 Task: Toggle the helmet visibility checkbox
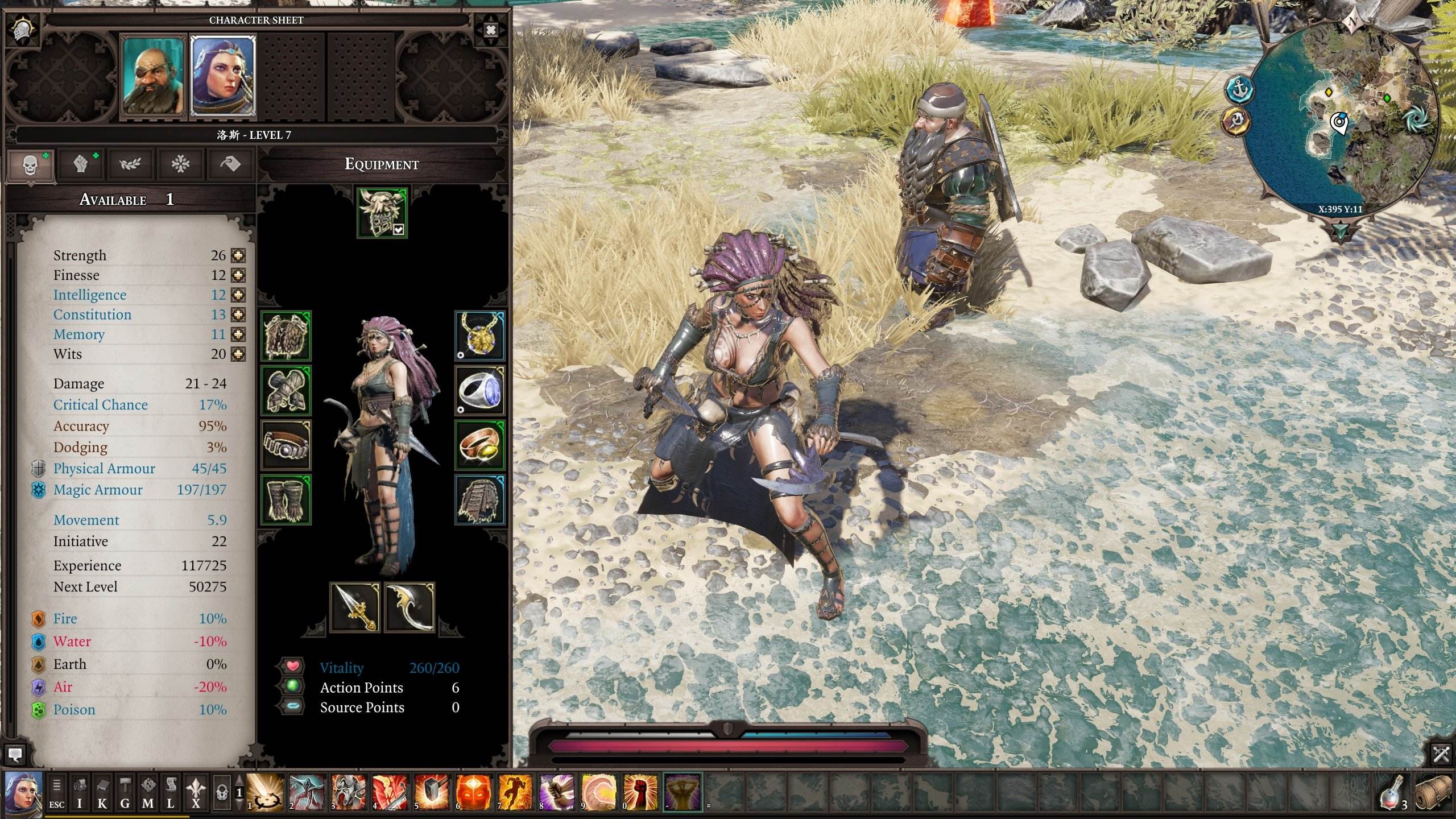click(x=398, y=229)
